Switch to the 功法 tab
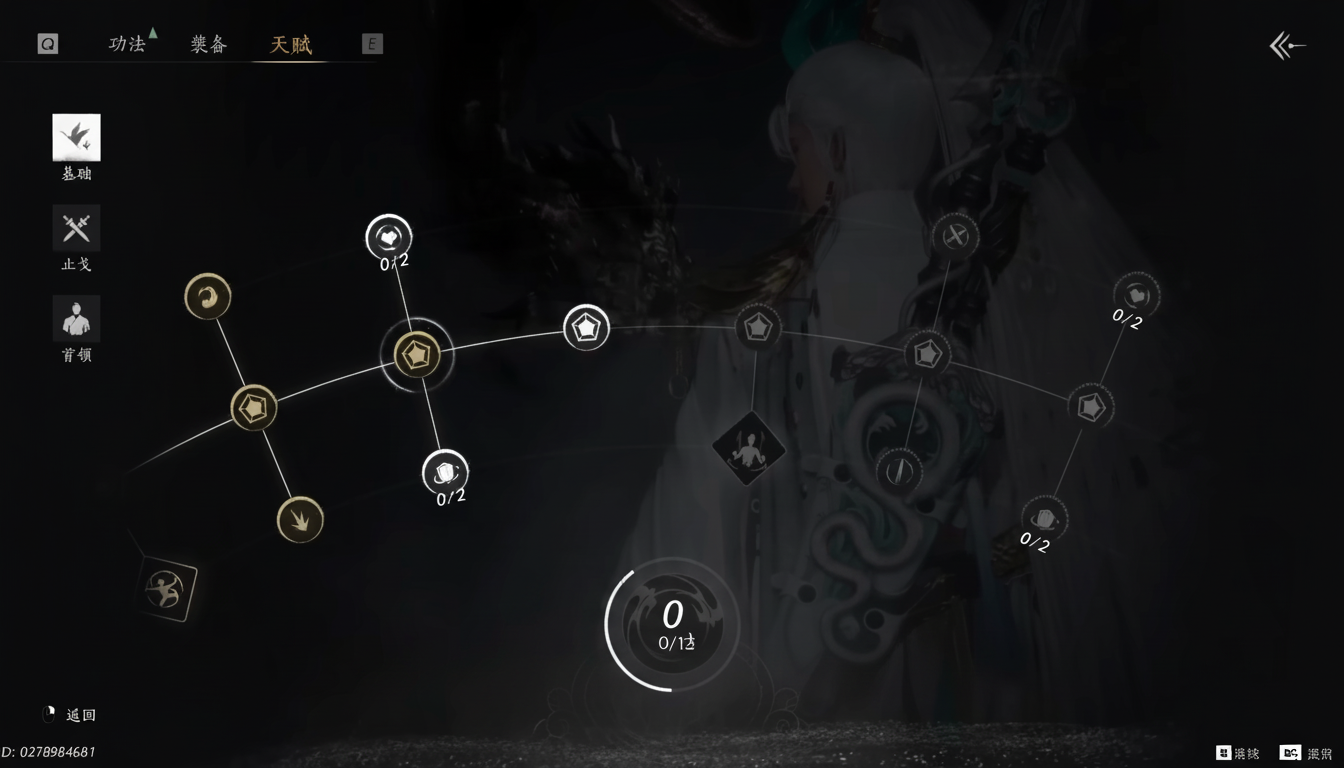1344x768 pixels. coord(128,44)
